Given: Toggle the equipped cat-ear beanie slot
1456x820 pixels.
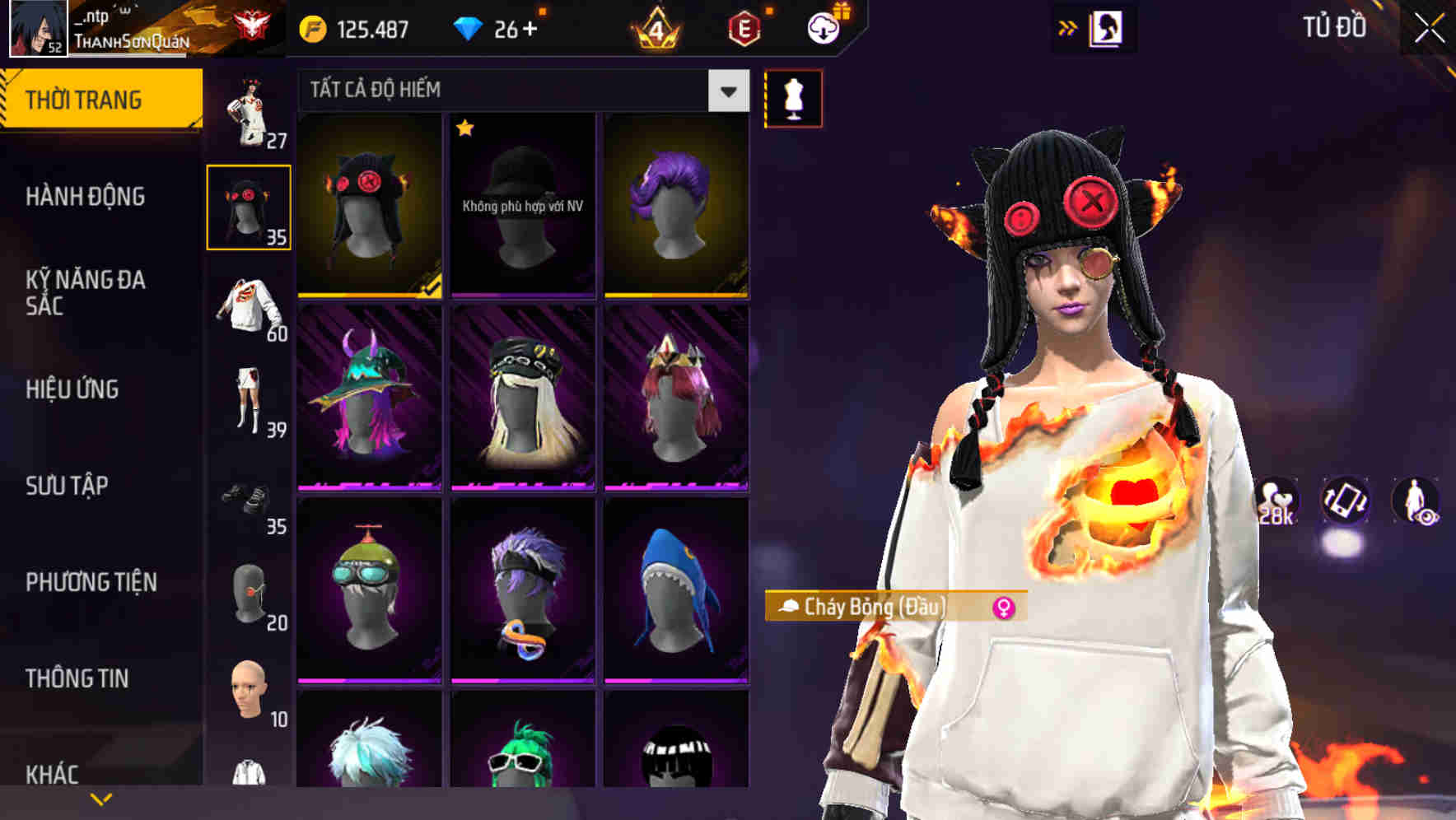Looking at the screenshot, I should point(249,206).
